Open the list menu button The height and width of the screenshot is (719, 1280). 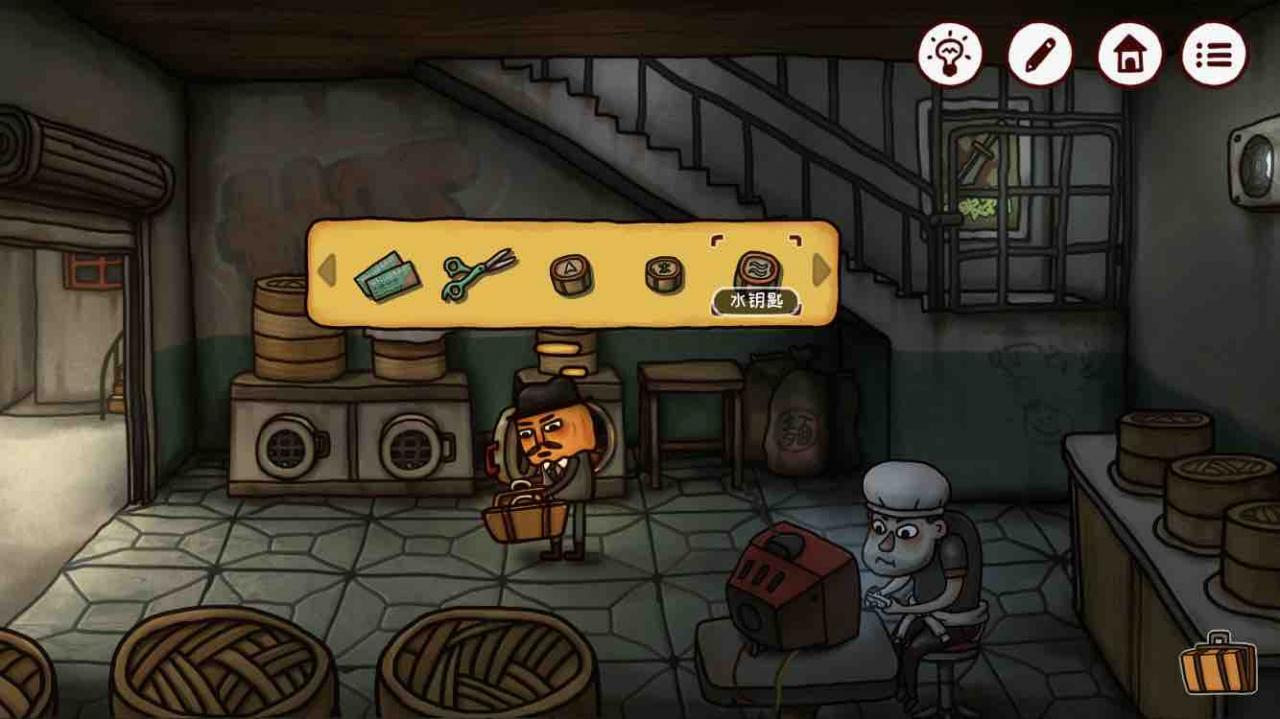click(x=1214, y=54)
